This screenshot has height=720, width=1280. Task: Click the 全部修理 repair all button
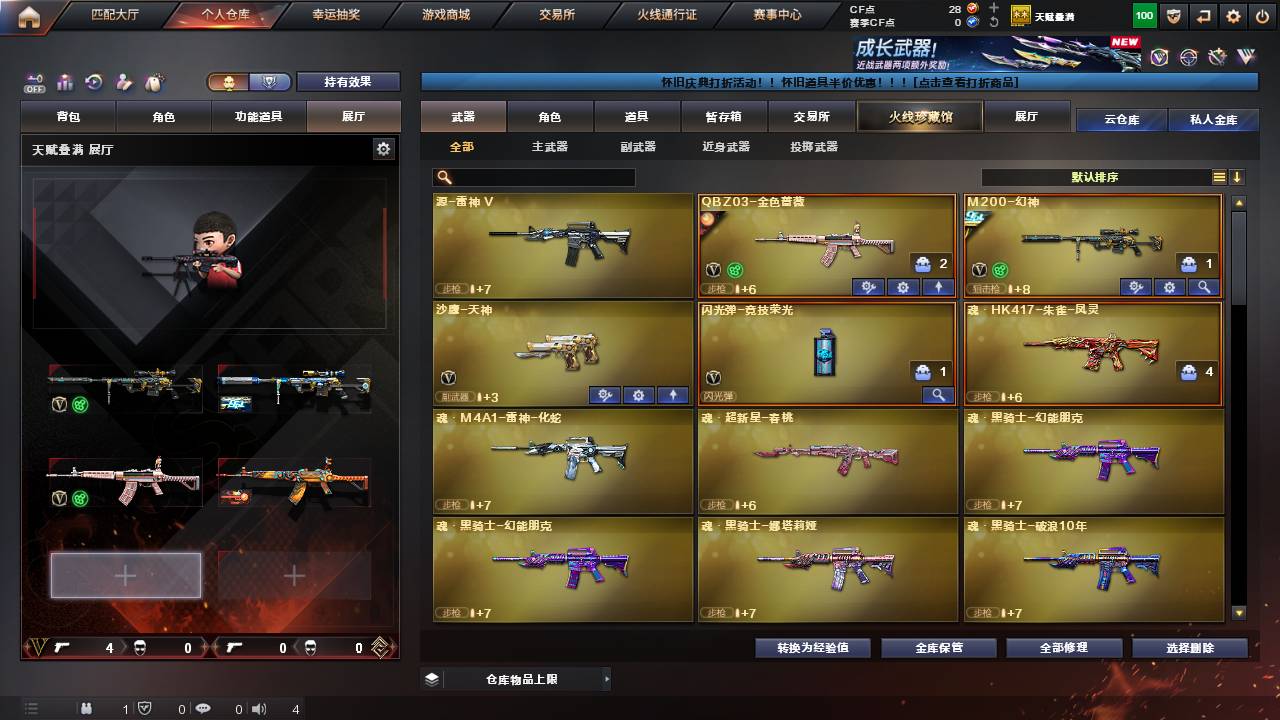[x=1063, y=647]
